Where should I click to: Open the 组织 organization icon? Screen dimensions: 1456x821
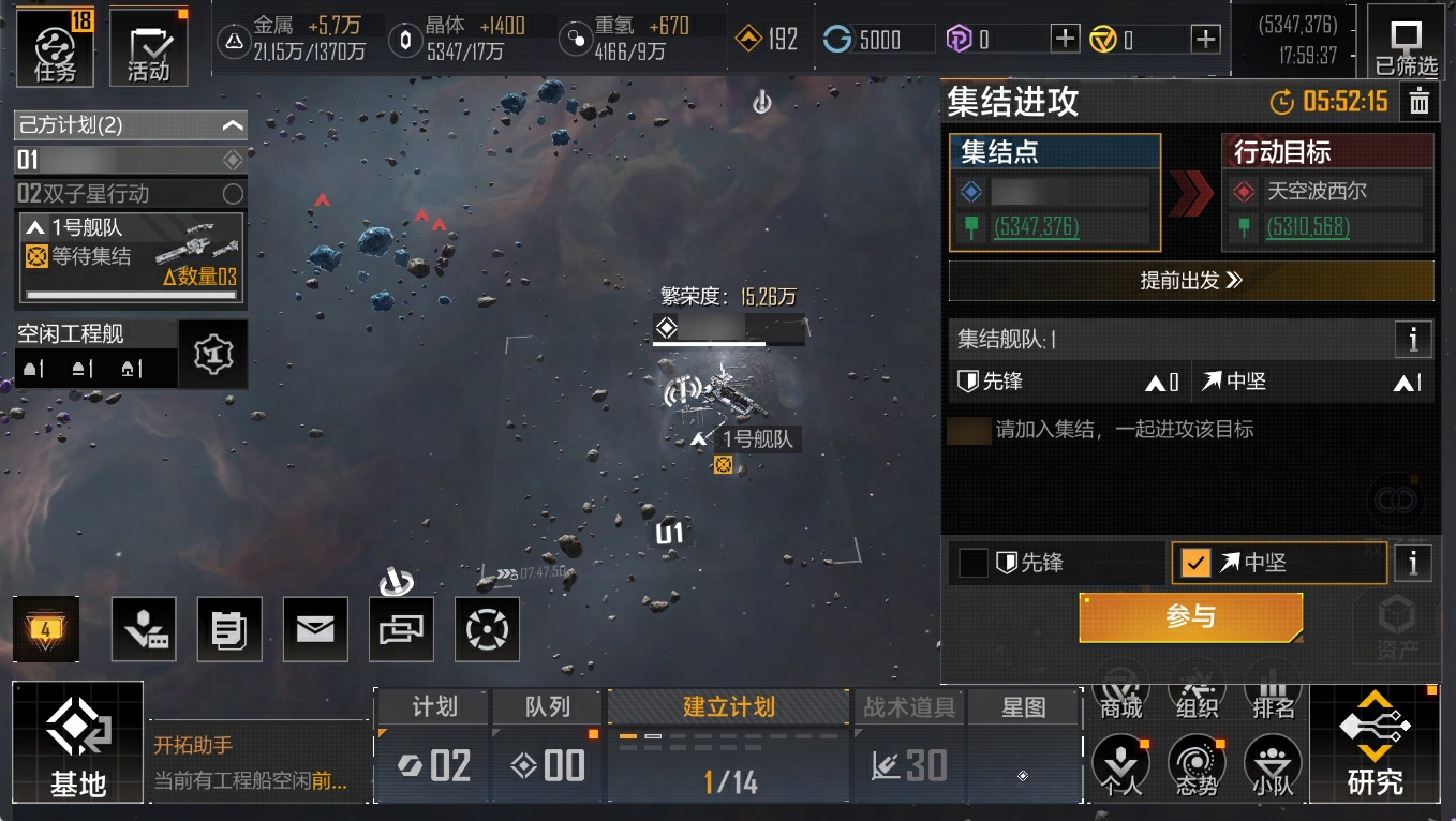pyautogui.click(x=1197, y=700)
